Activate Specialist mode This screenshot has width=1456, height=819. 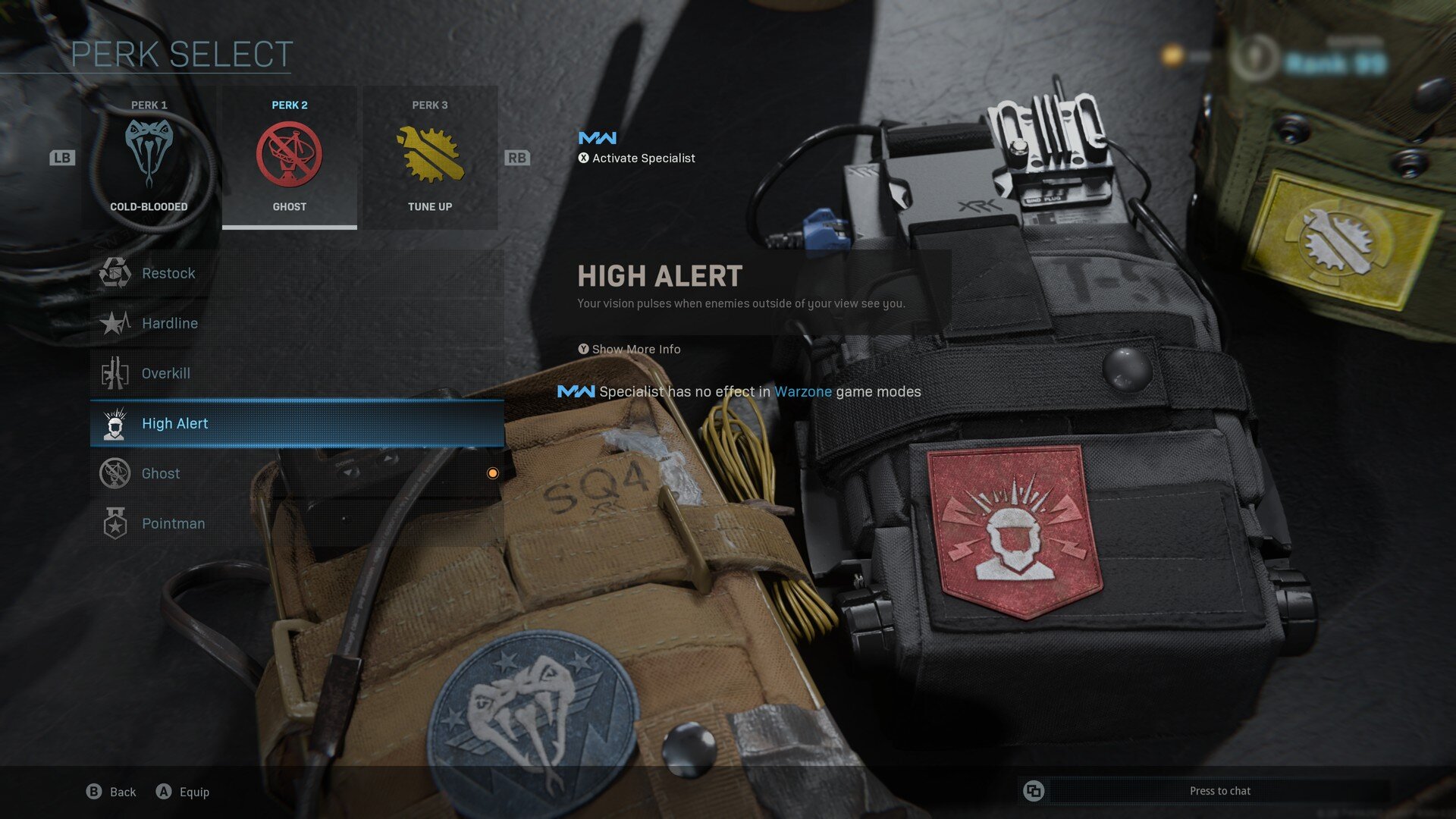[x=637, y=158]
